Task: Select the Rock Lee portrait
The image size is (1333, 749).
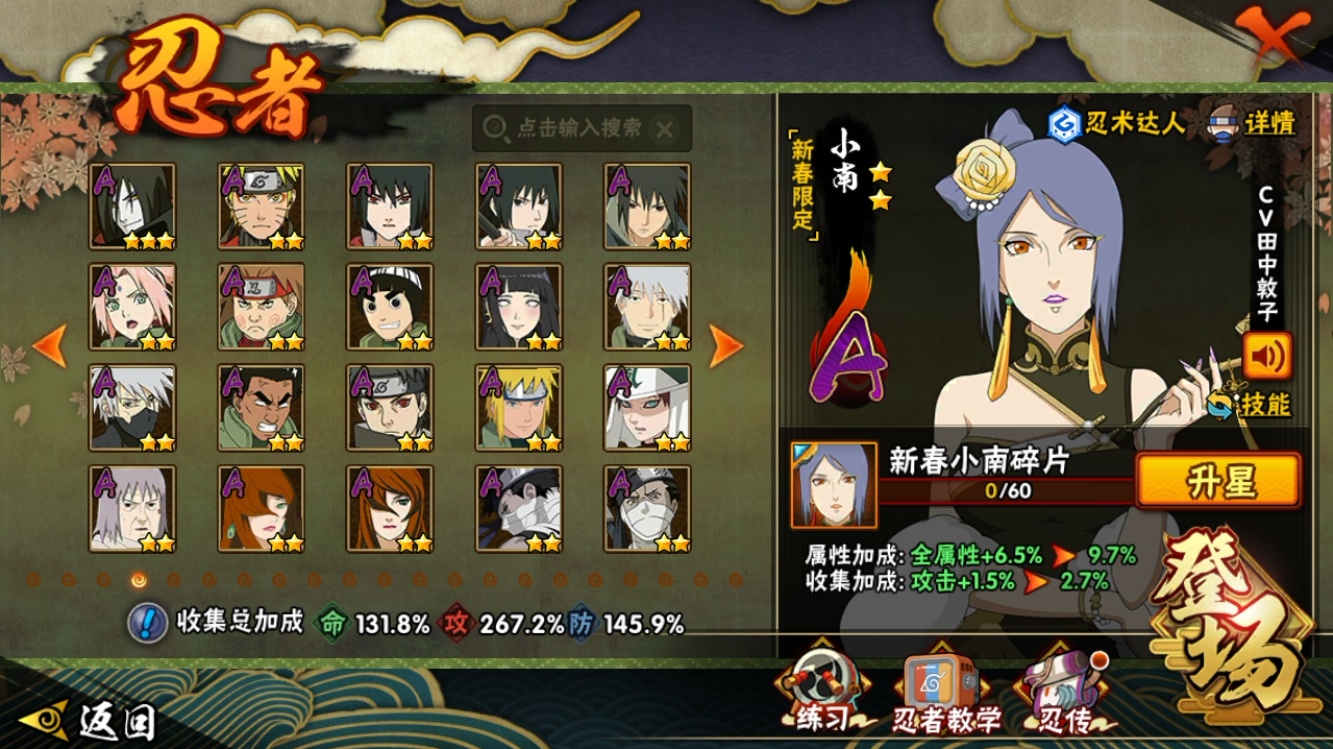Action: coord(390,307)
